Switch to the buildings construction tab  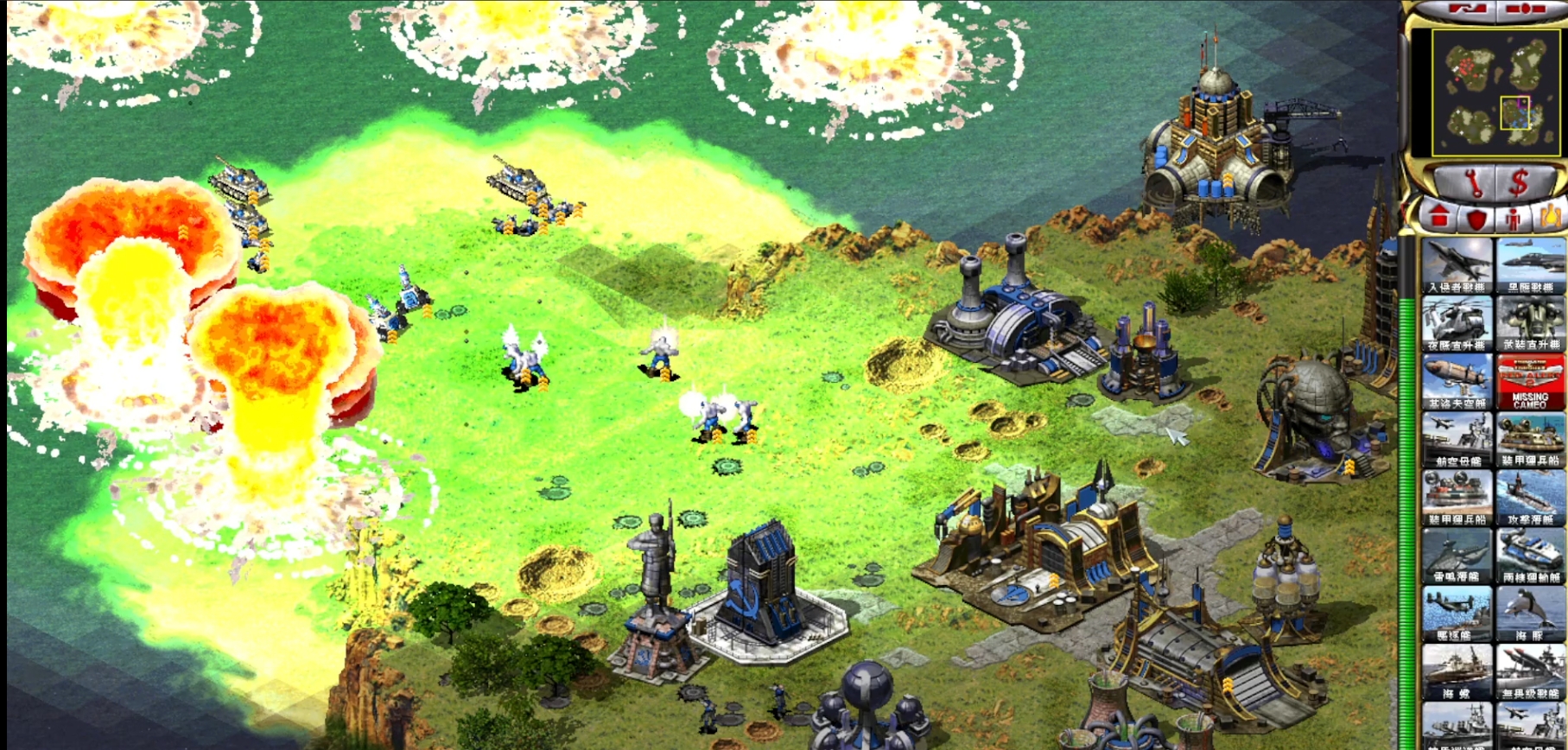tap(1438, 216)
